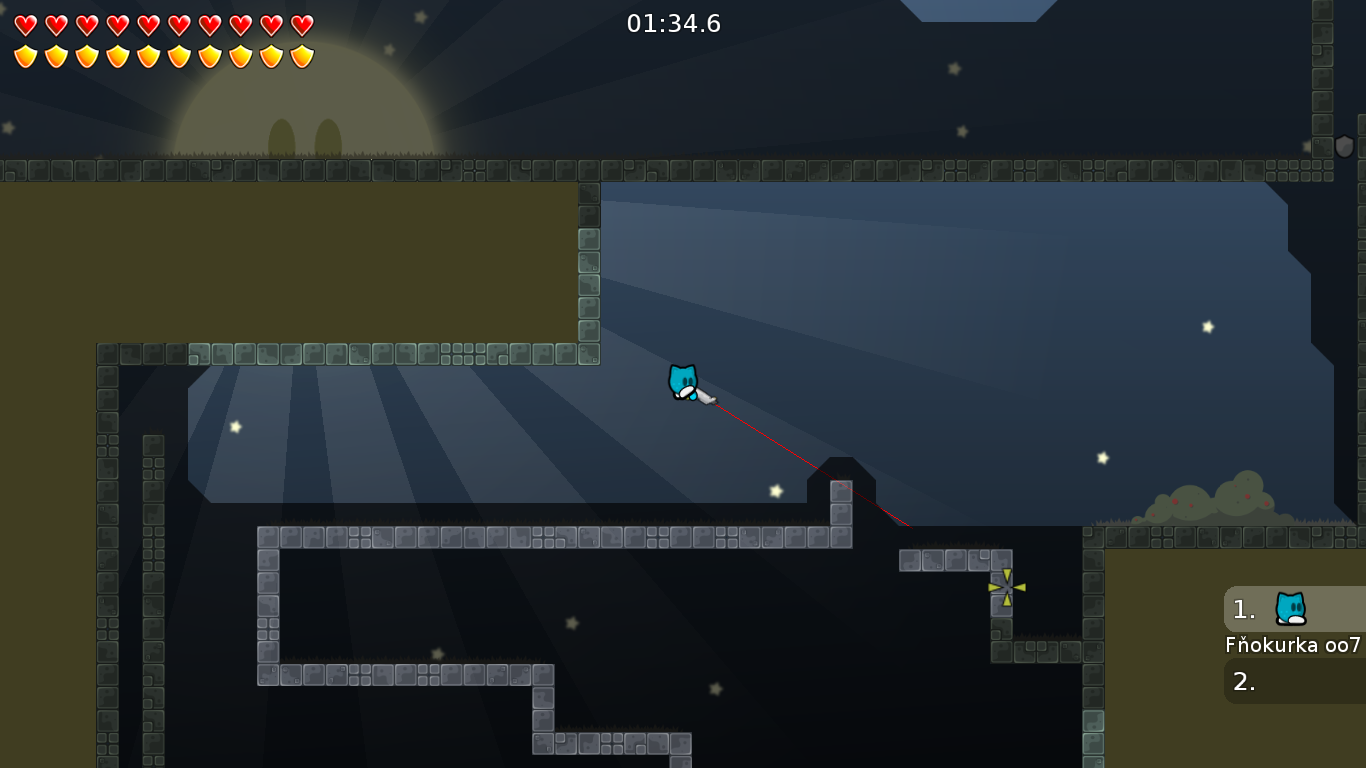1366x768 pixels.
Task: Select the first-place Fňokurka oo7 scoreboard entry
Action: pos(1294,609)
